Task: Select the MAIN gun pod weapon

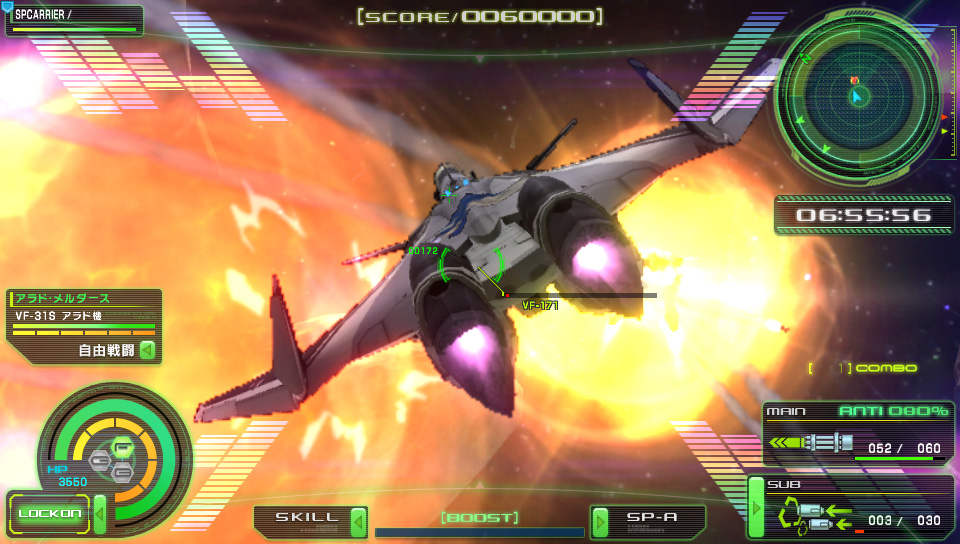Action: [858, 433]
